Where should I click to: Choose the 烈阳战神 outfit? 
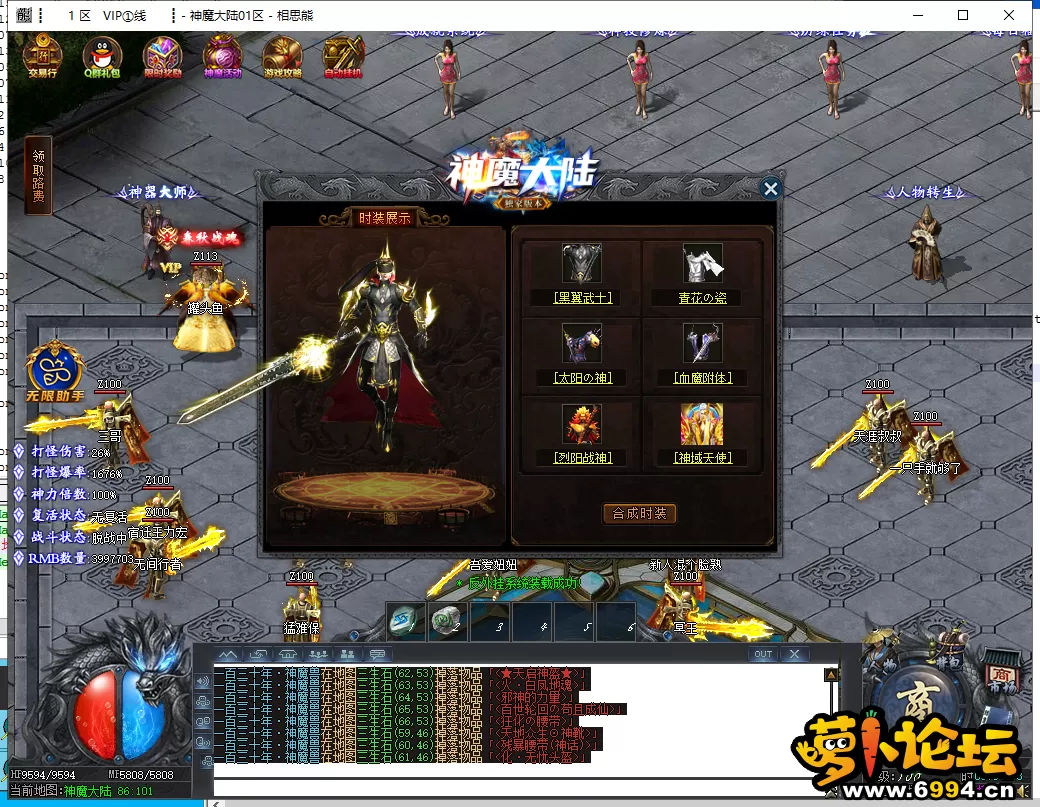tap(582, 430)
